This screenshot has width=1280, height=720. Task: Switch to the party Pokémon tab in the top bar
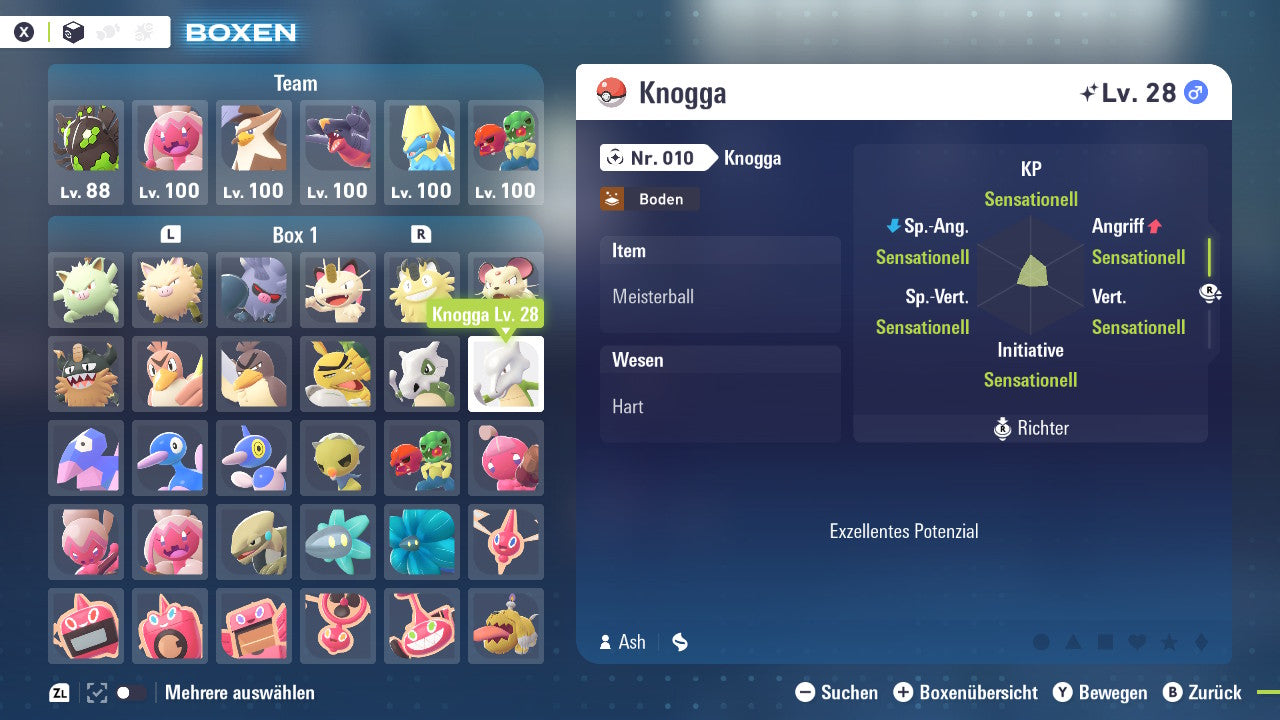[x=108, y=31]
